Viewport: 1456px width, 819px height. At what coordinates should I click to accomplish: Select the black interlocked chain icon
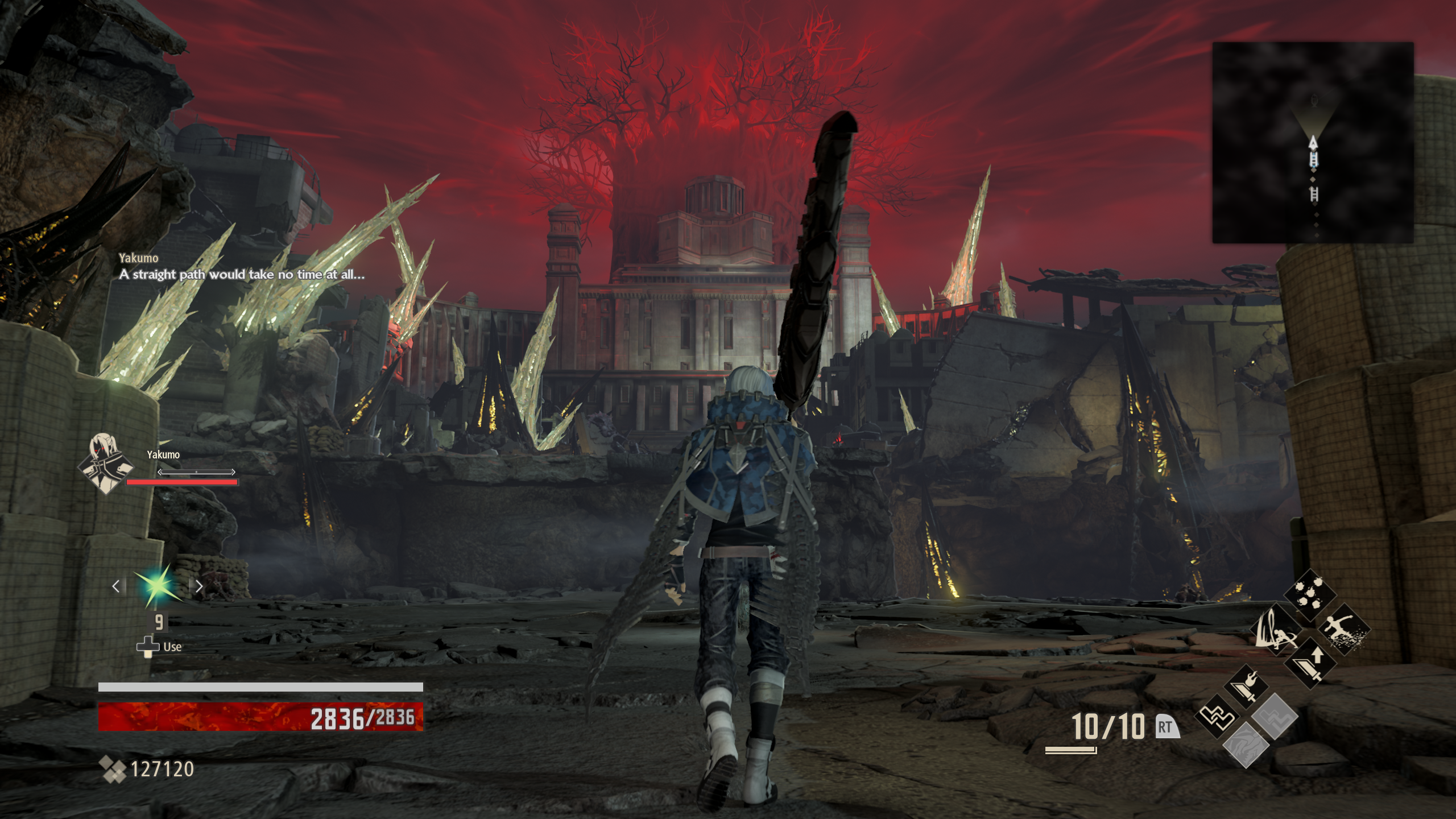pyautogui.click(x=1217, y=716)
